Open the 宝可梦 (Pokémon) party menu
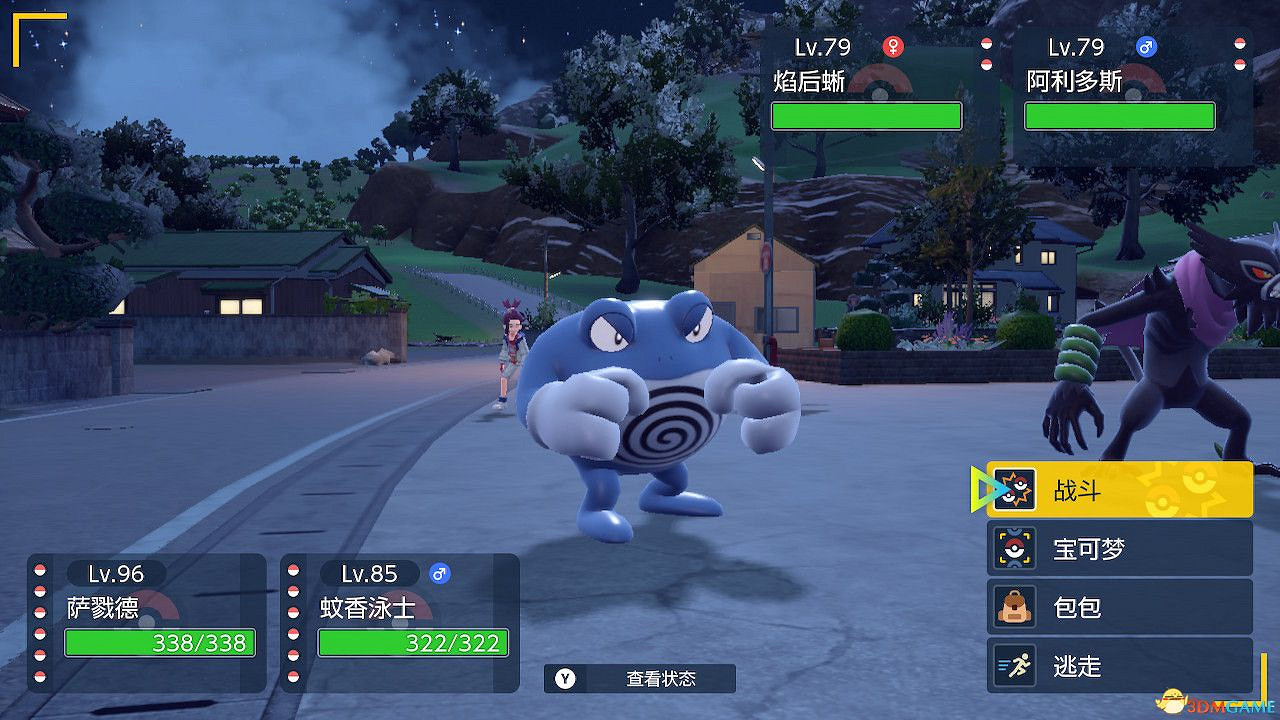This screenshot has width=1280, height=720. (x=1119, y=549)
